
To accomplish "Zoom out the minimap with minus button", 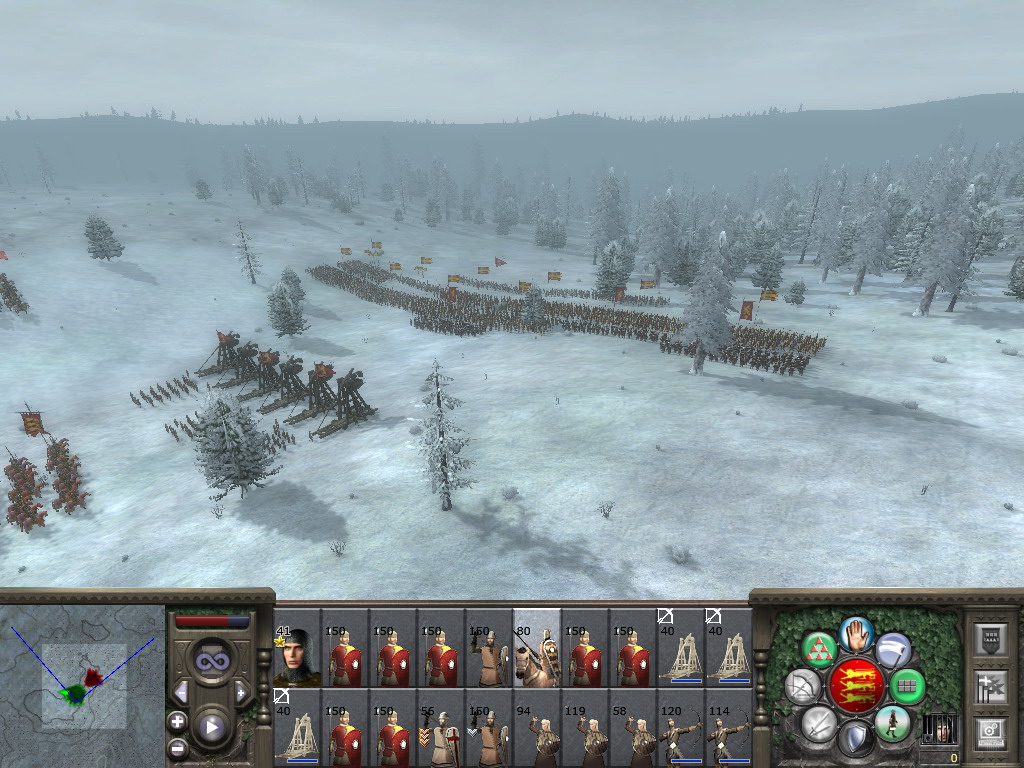I will click(x=177, y=746).
